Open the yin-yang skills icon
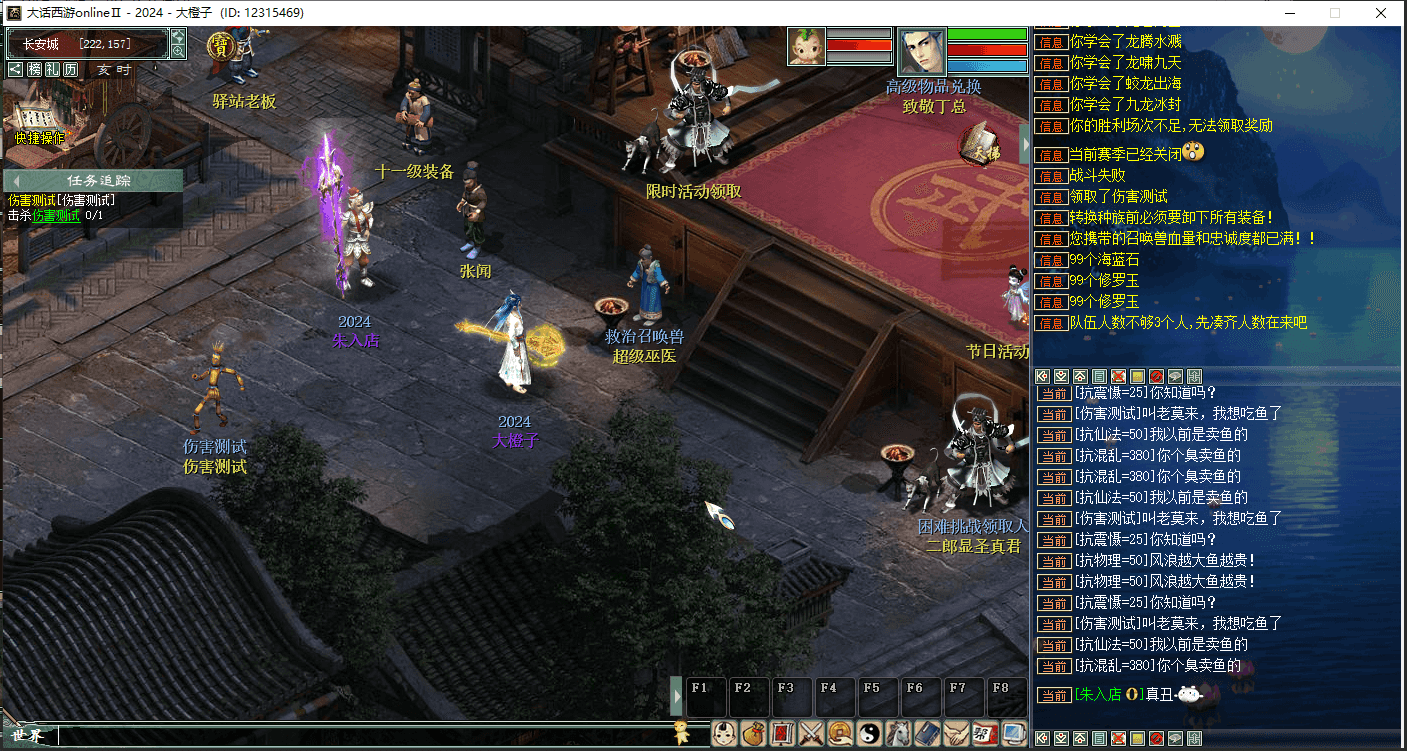 869,733
